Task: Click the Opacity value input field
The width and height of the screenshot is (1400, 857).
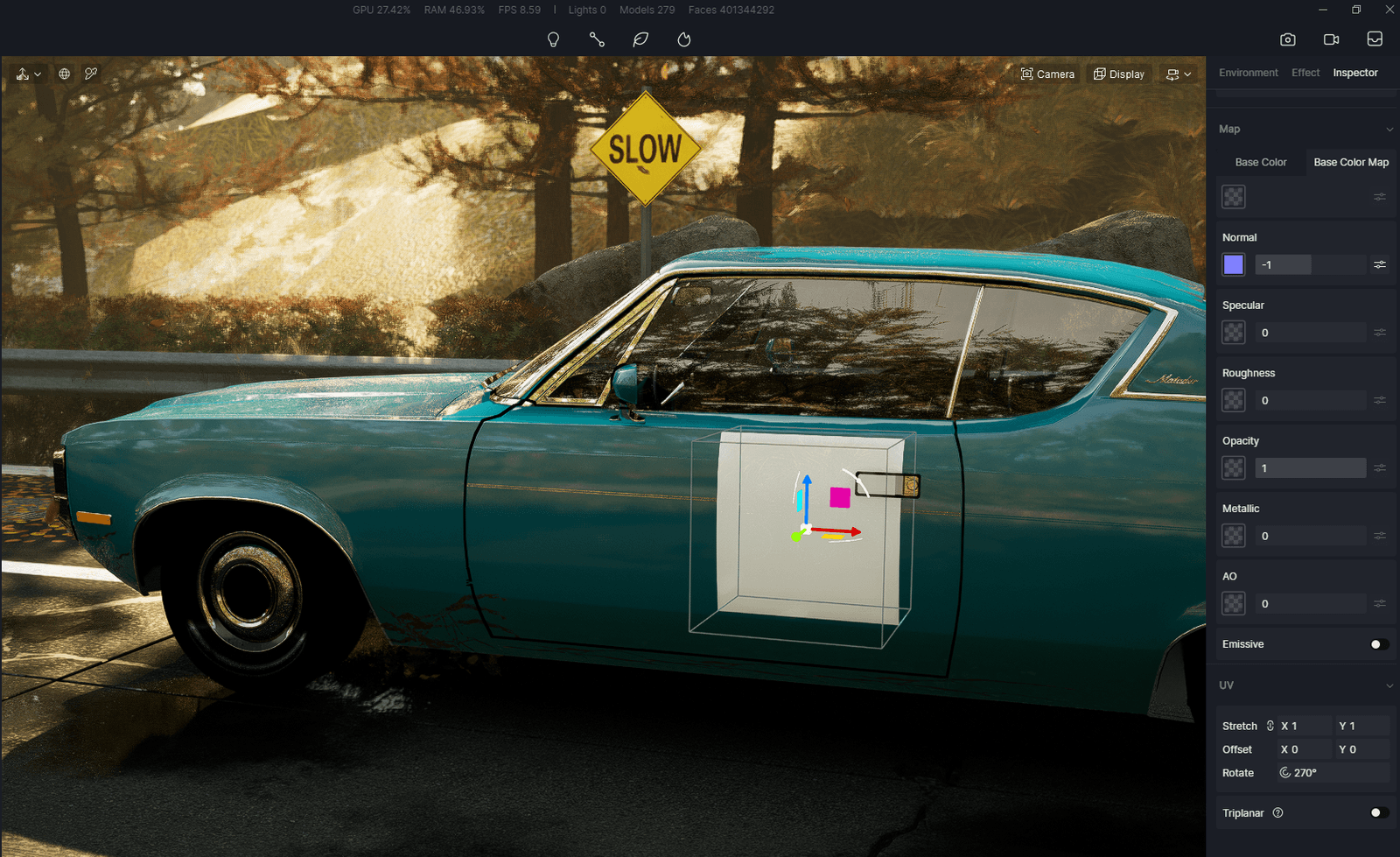Action: coord(1310,467)
